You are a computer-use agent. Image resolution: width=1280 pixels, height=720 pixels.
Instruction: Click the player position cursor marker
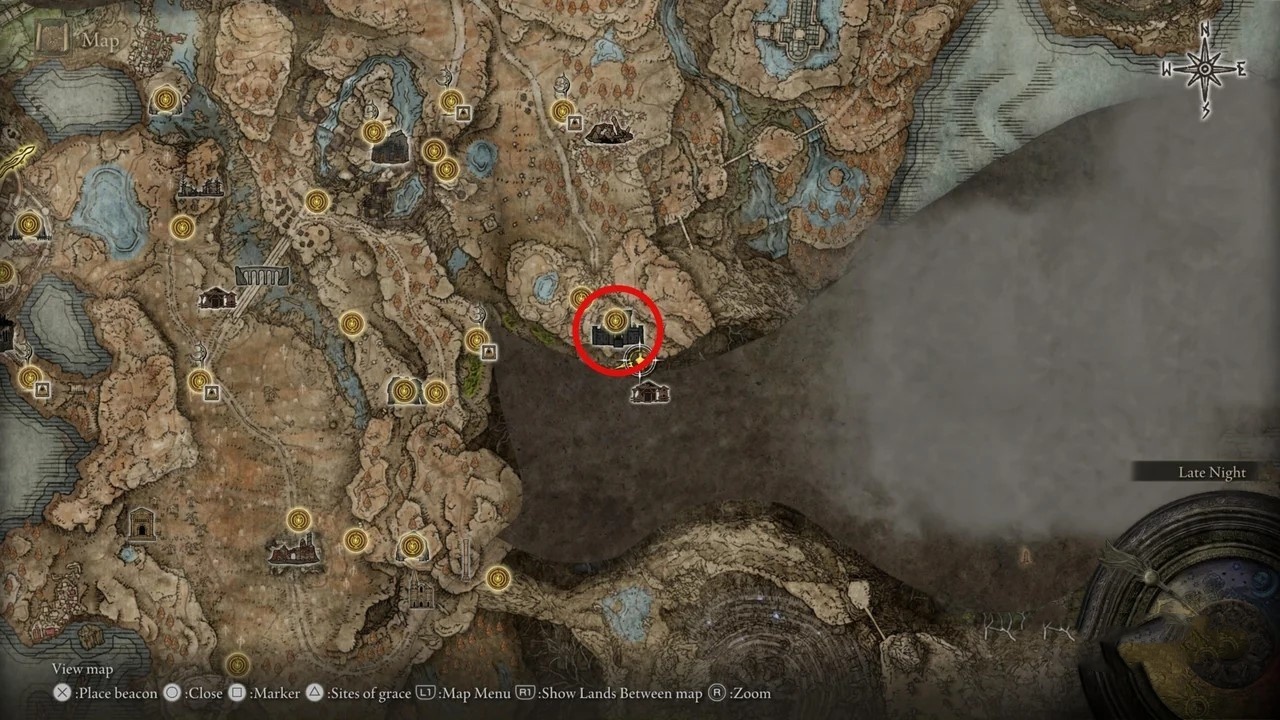637,360
